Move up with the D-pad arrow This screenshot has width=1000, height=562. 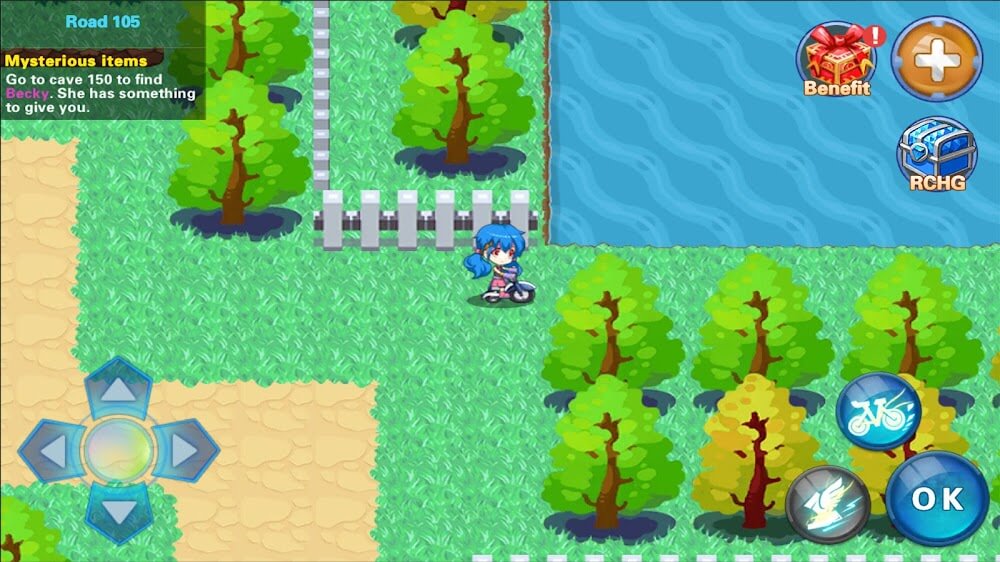(118, 390)
